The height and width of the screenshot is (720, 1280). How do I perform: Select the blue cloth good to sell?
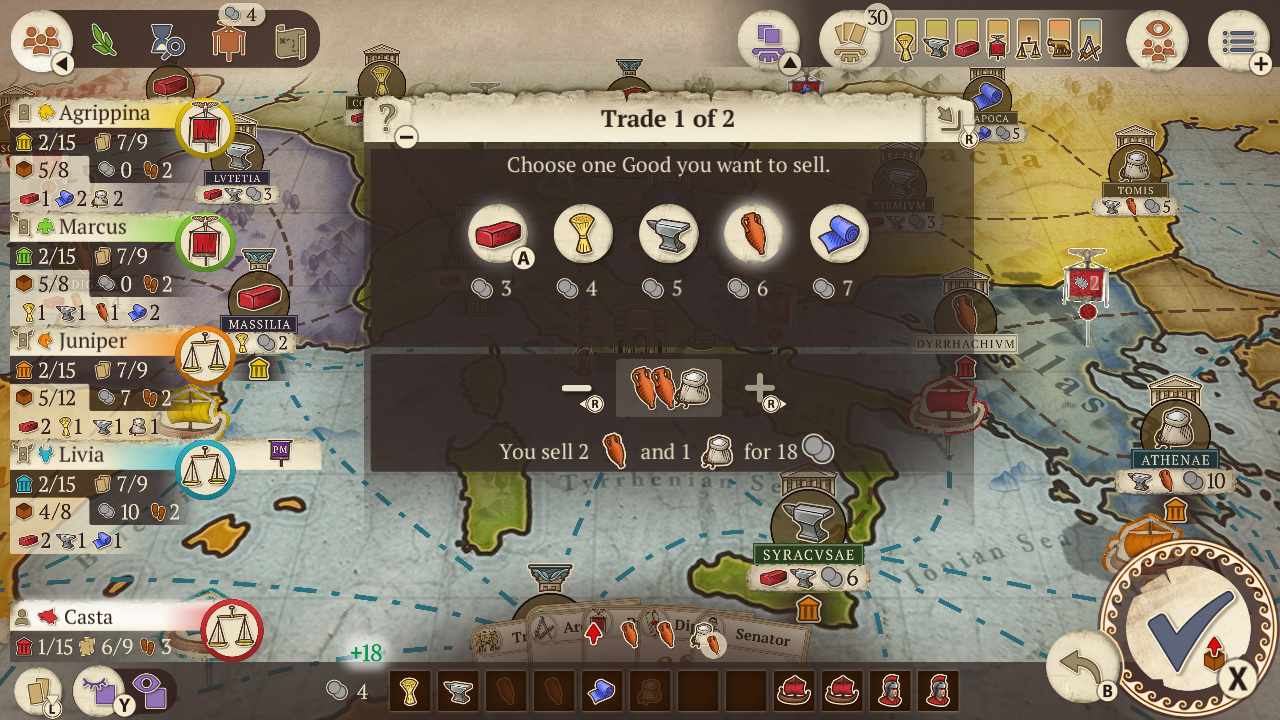[x=838, y=233]
